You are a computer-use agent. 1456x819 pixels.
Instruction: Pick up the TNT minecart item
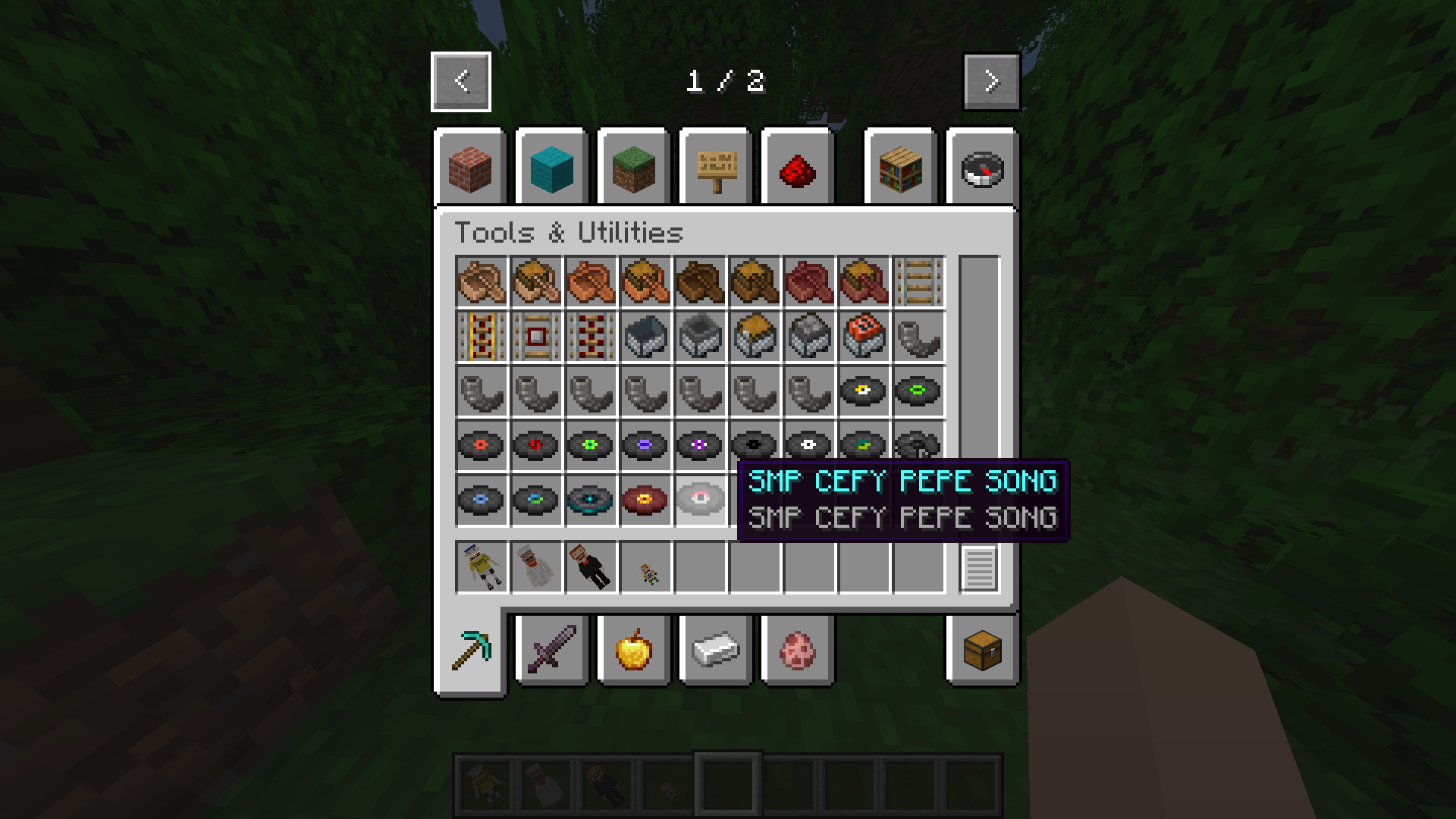click(864, 337)
